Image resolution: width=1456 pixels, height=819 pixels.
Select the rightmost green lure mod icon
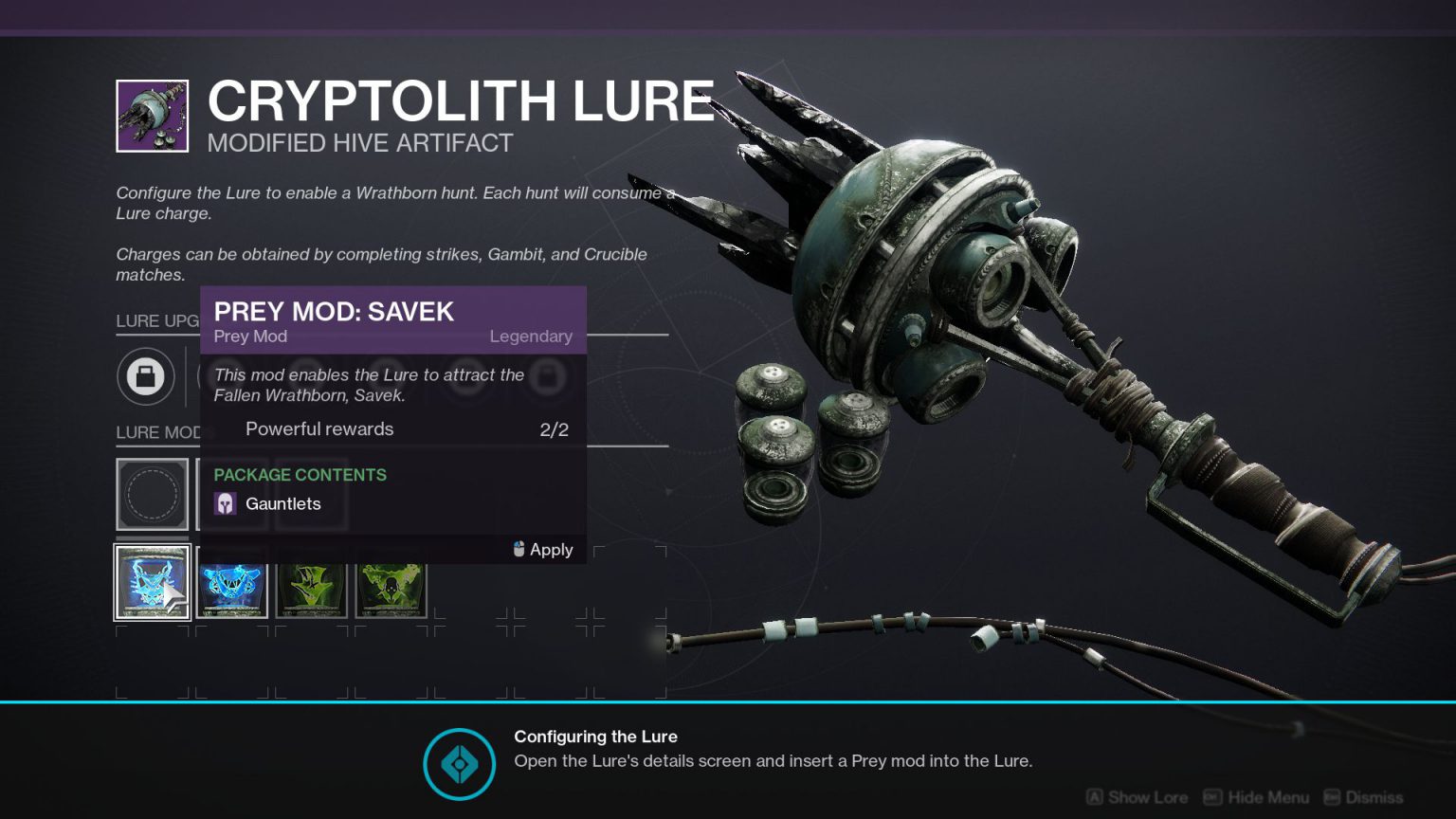point(391,586)
